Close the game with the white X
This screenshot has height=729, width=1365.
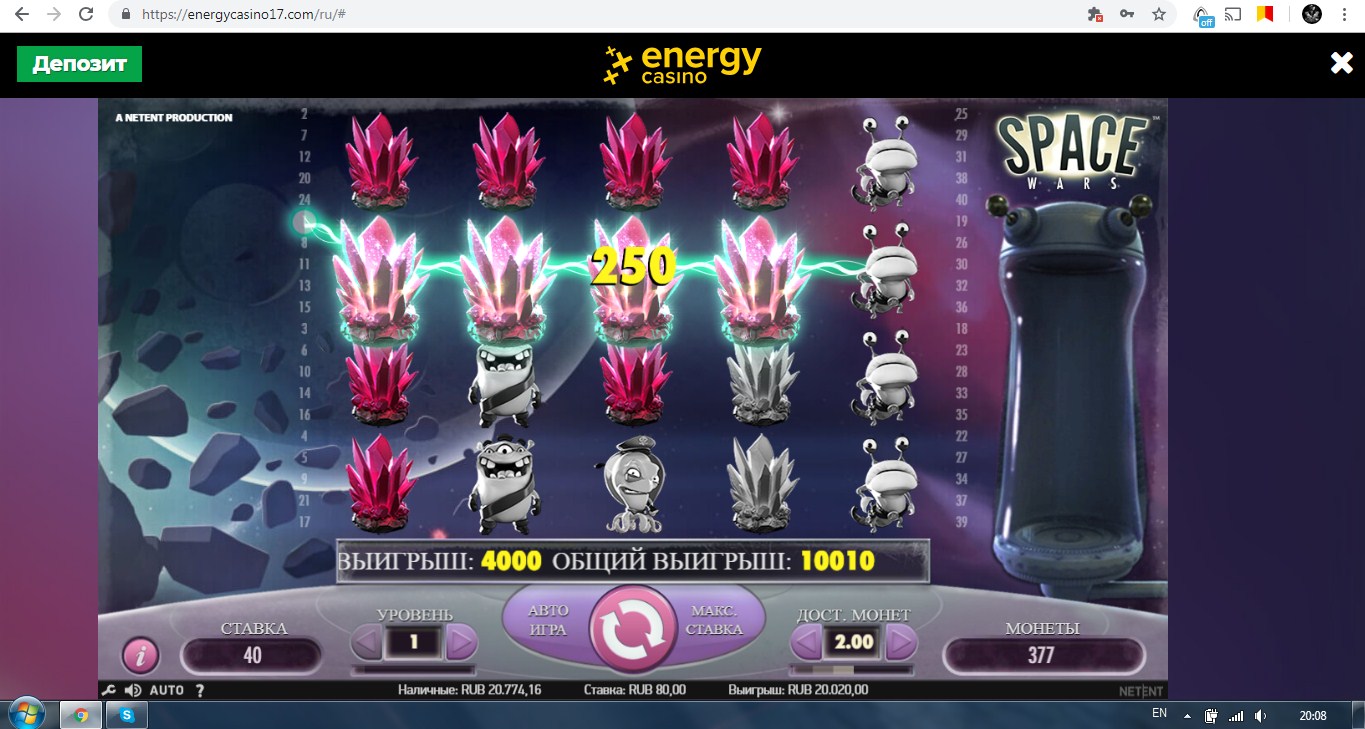1341,64
